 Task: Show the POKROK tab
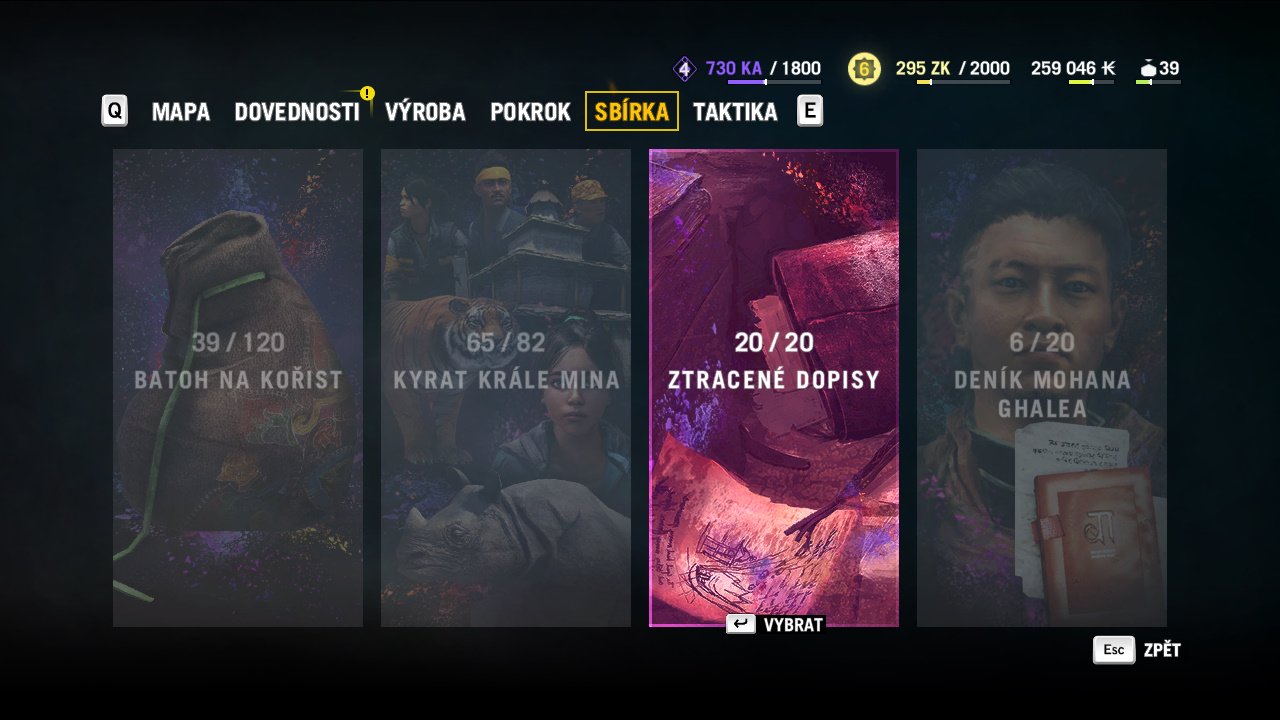point(530,111)
